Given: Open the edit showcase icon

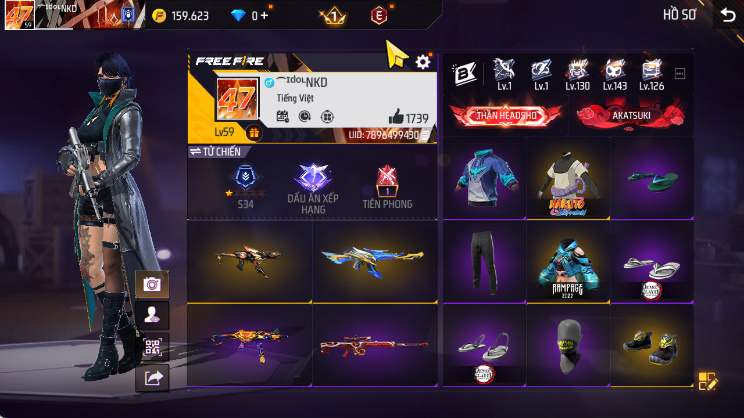Looking at the screenshot, I should [x=707, y=380].
